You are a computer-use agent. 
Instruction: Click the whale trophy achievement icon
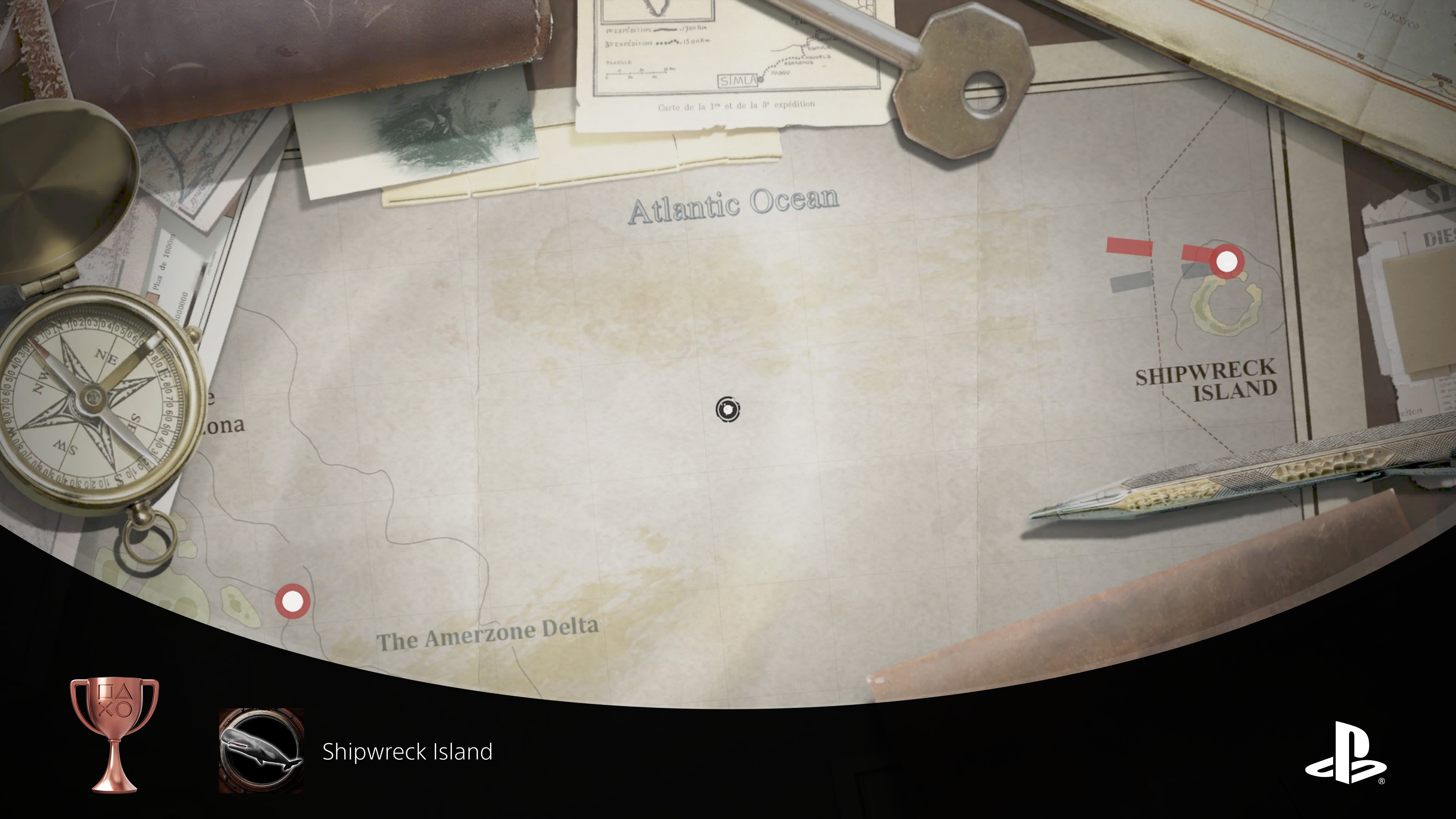point(261,752)
